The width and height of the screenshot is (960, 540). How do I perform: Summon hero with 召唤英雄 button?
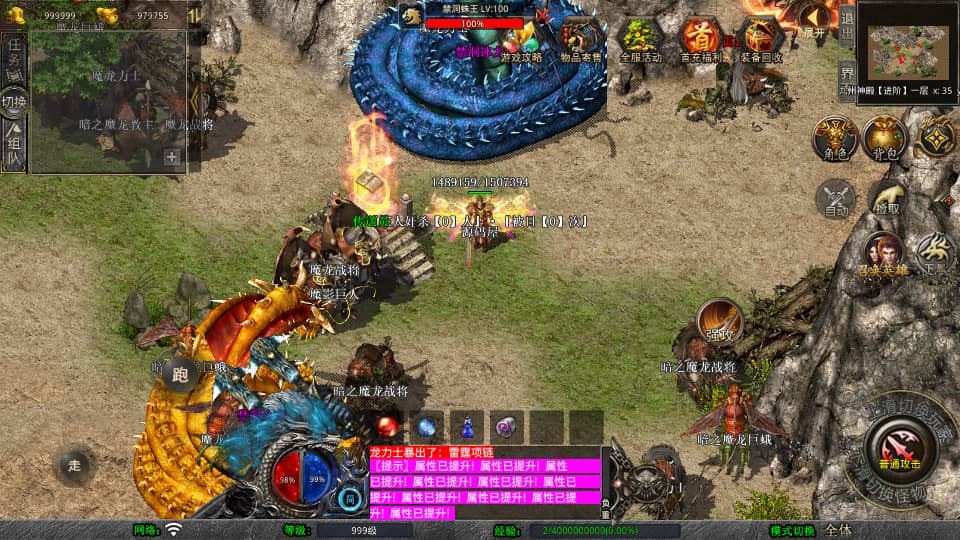click(x=884, y=255)
